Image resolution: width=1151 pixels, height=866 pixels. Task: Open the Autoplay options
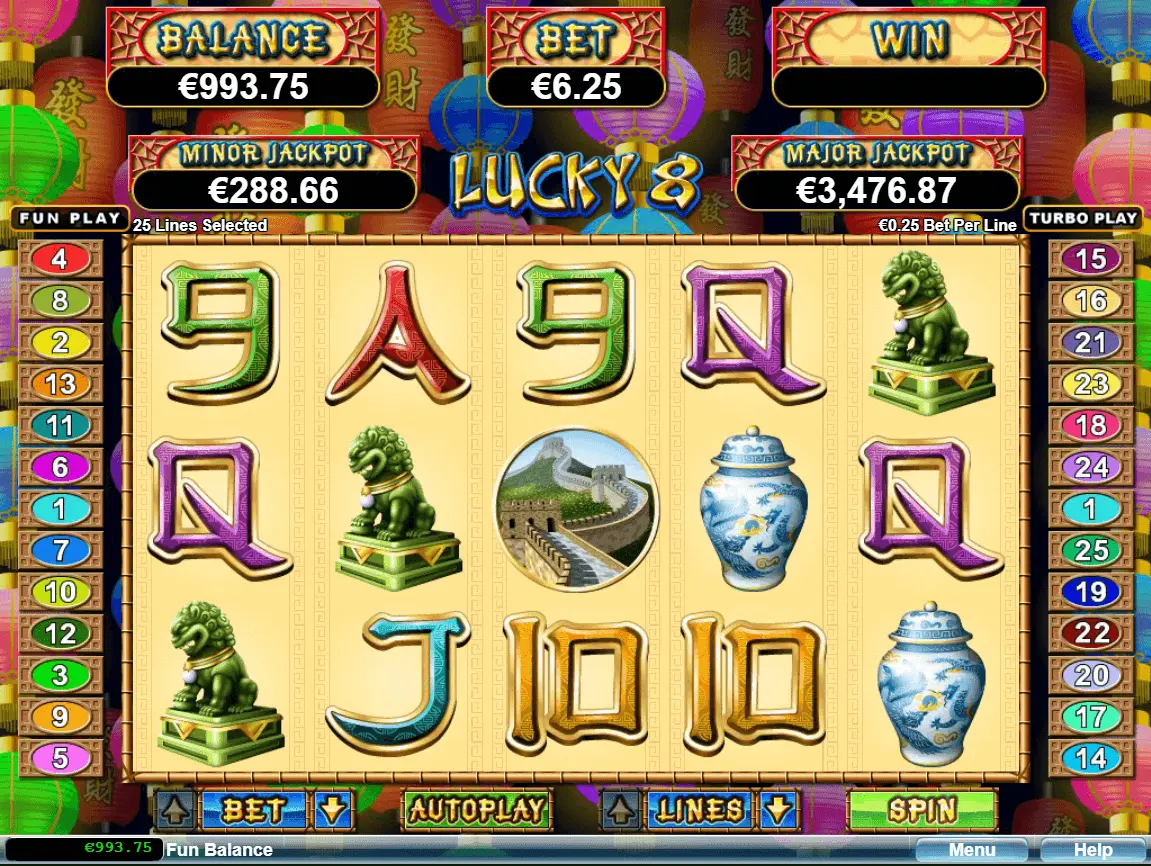click(476, 809)
